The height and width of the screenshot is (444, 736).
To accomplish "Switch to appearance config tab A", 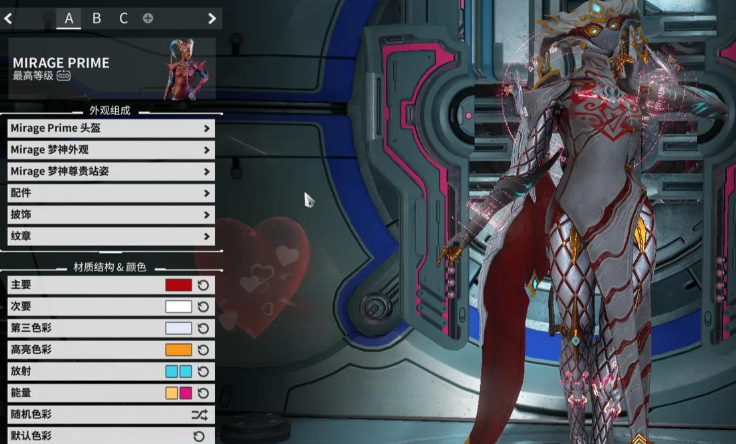I will point(69,18).
